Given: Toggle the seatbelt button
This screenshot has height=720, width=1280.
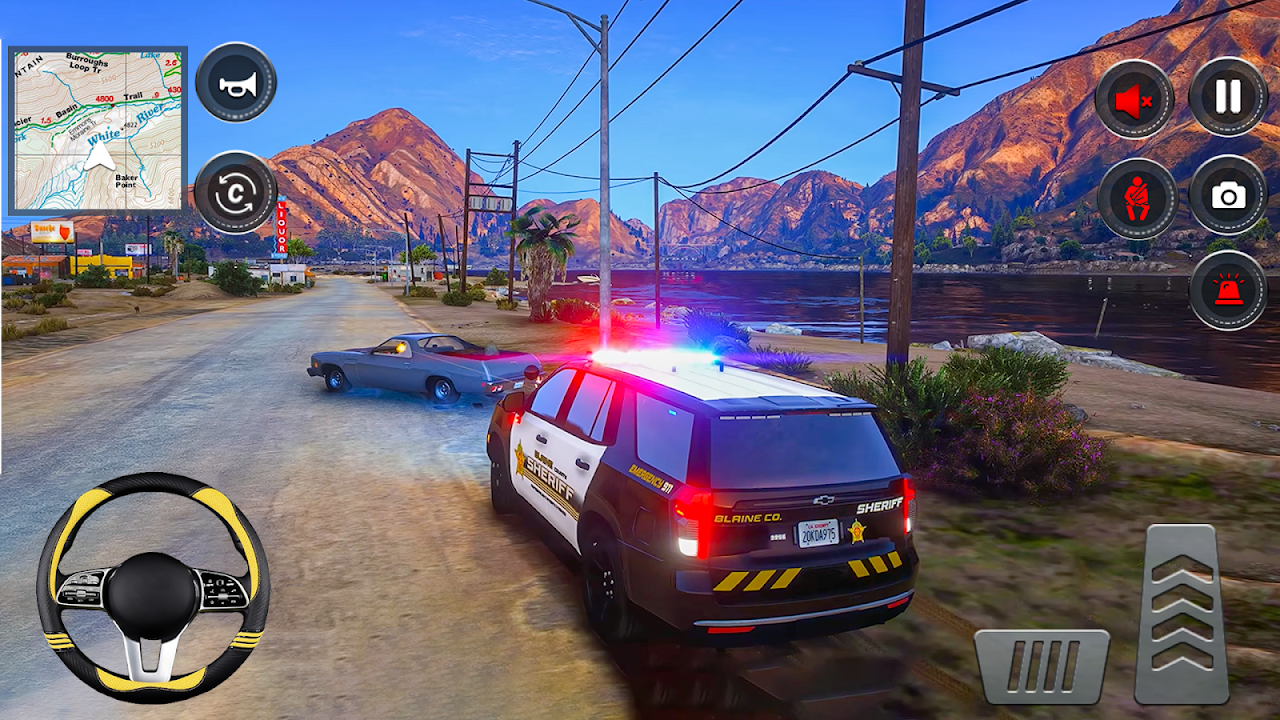Looking at the screenshot, I should [x=1137, y=197].
